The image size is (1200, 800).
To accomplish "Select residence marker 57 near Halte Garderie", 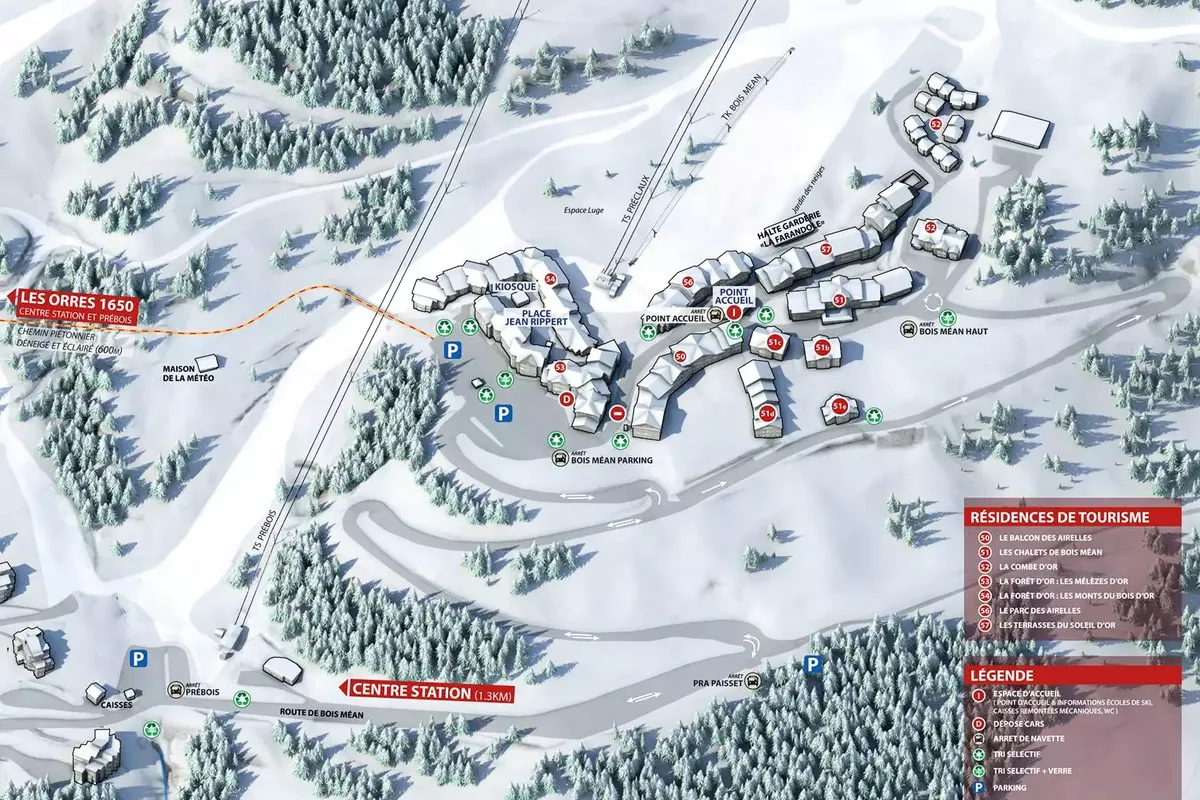I will point(826,249).
